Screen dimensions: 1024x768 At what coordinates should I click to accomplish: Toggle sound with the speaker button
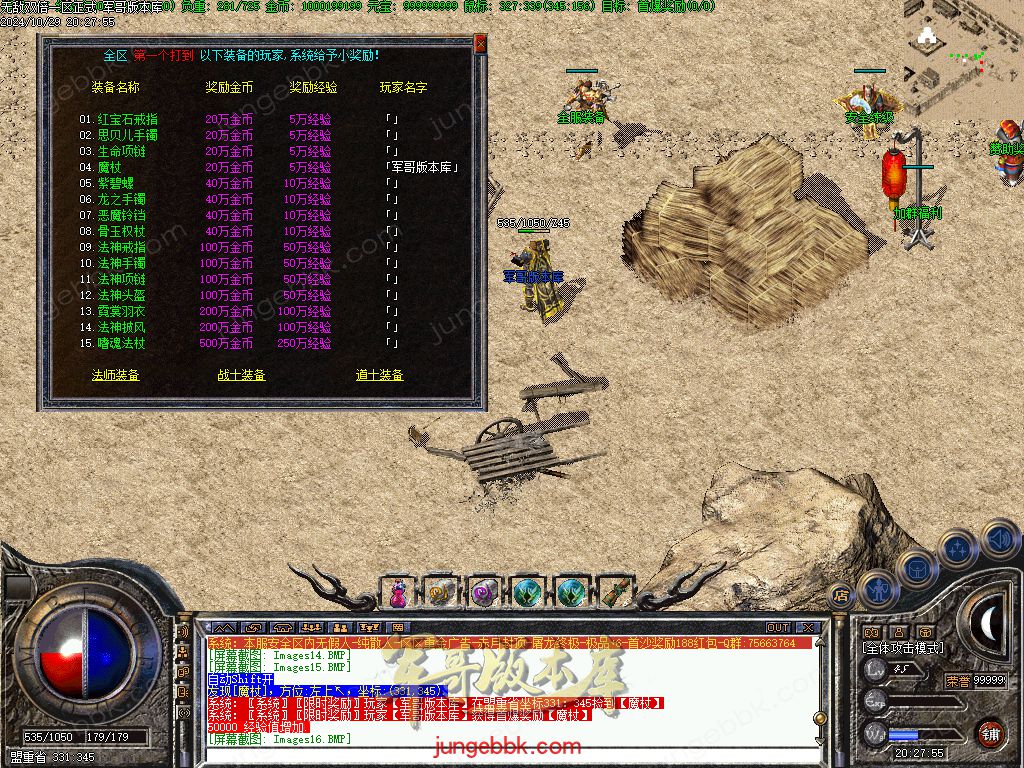[999, 540]
